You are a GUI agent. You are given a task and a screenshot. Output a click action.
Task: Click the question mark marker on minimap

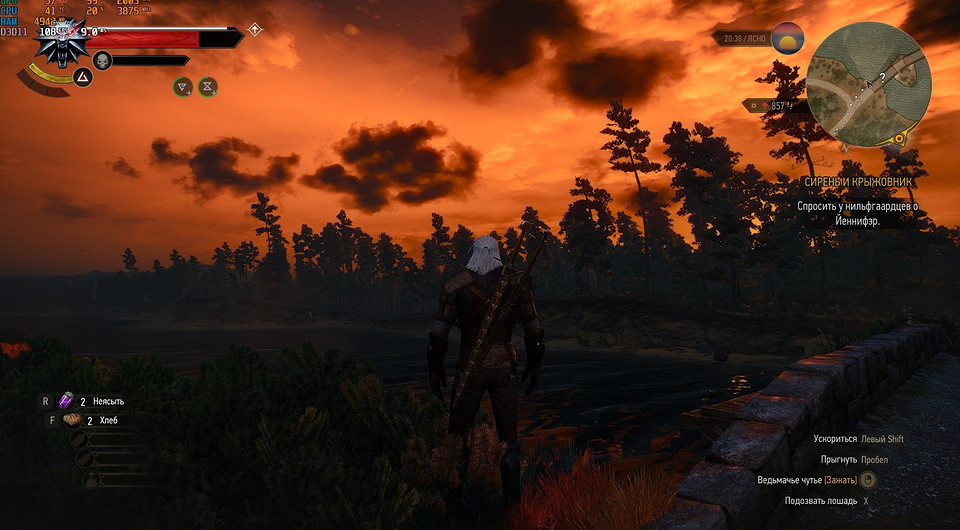click(882, 76)
